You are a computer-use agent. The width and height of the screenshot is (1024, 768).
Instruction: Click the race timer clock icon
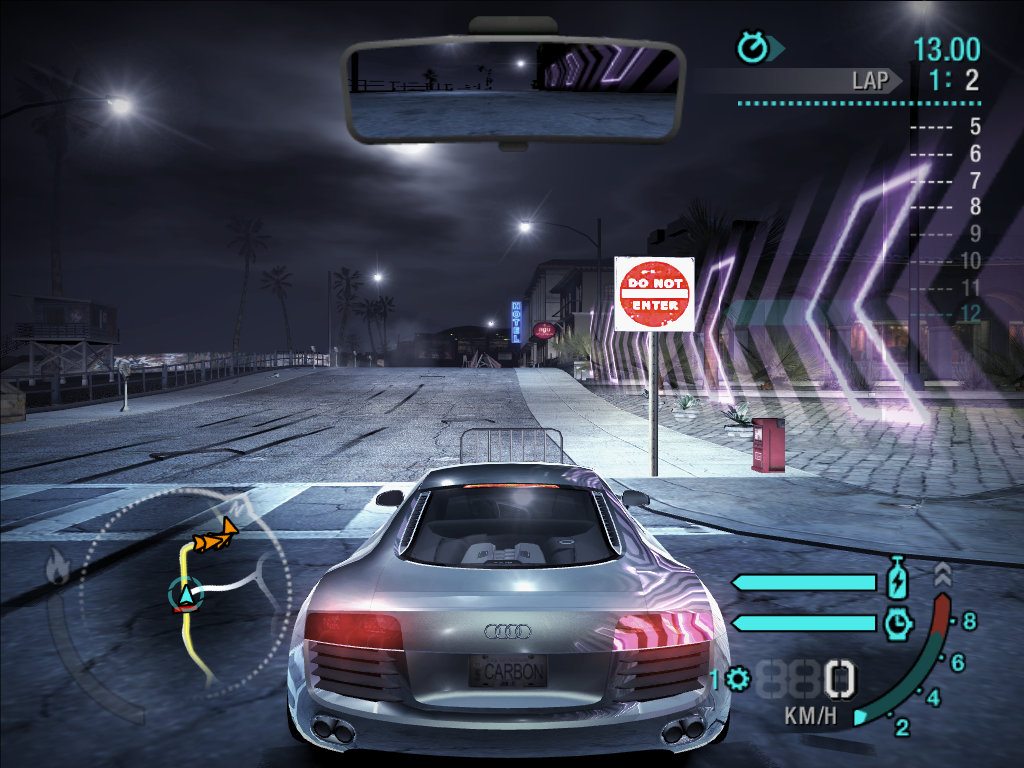750,47
